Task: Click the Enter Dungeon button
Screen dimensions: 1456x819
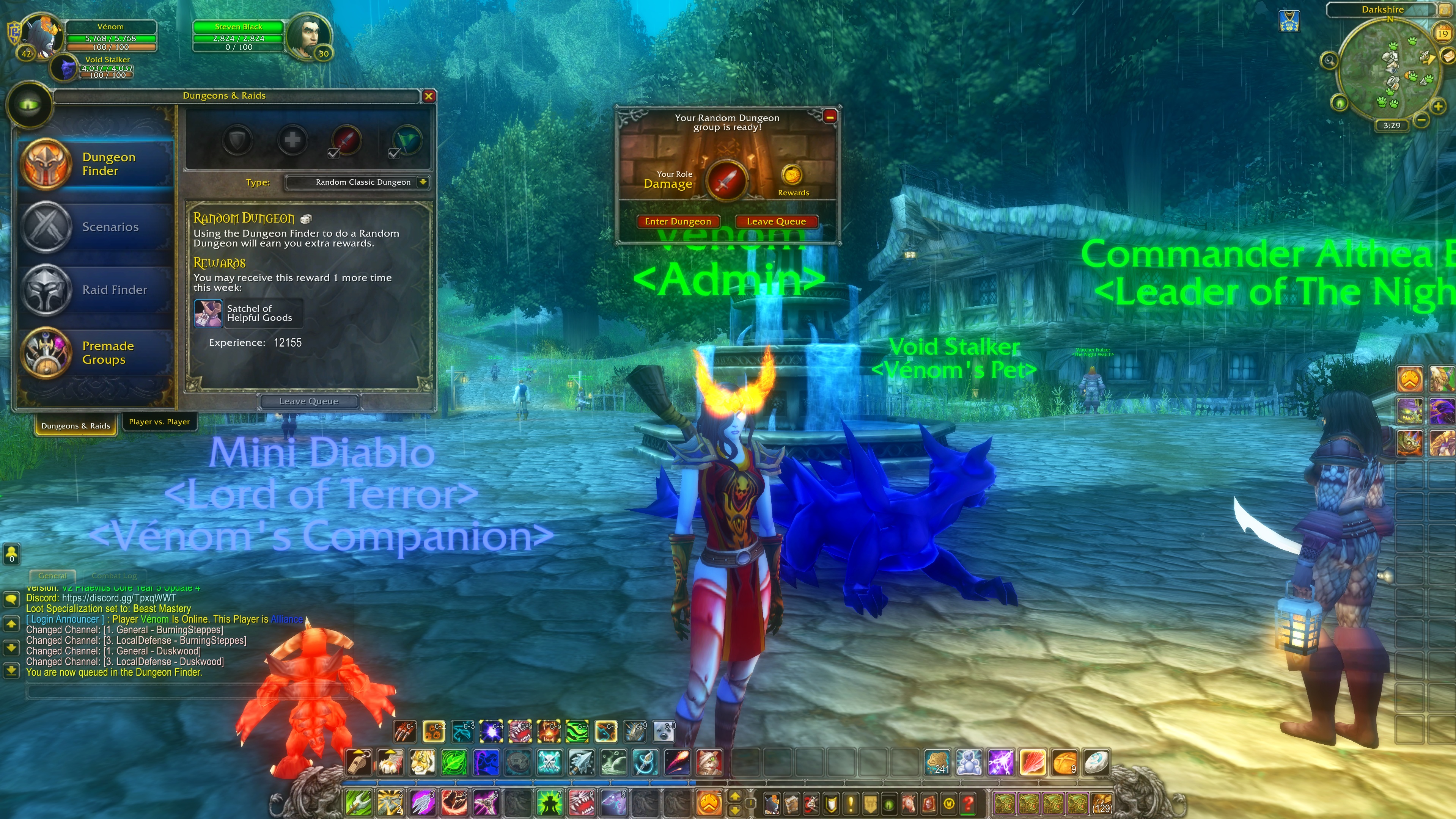Action: pyautogui.click(x=678, y=221)
